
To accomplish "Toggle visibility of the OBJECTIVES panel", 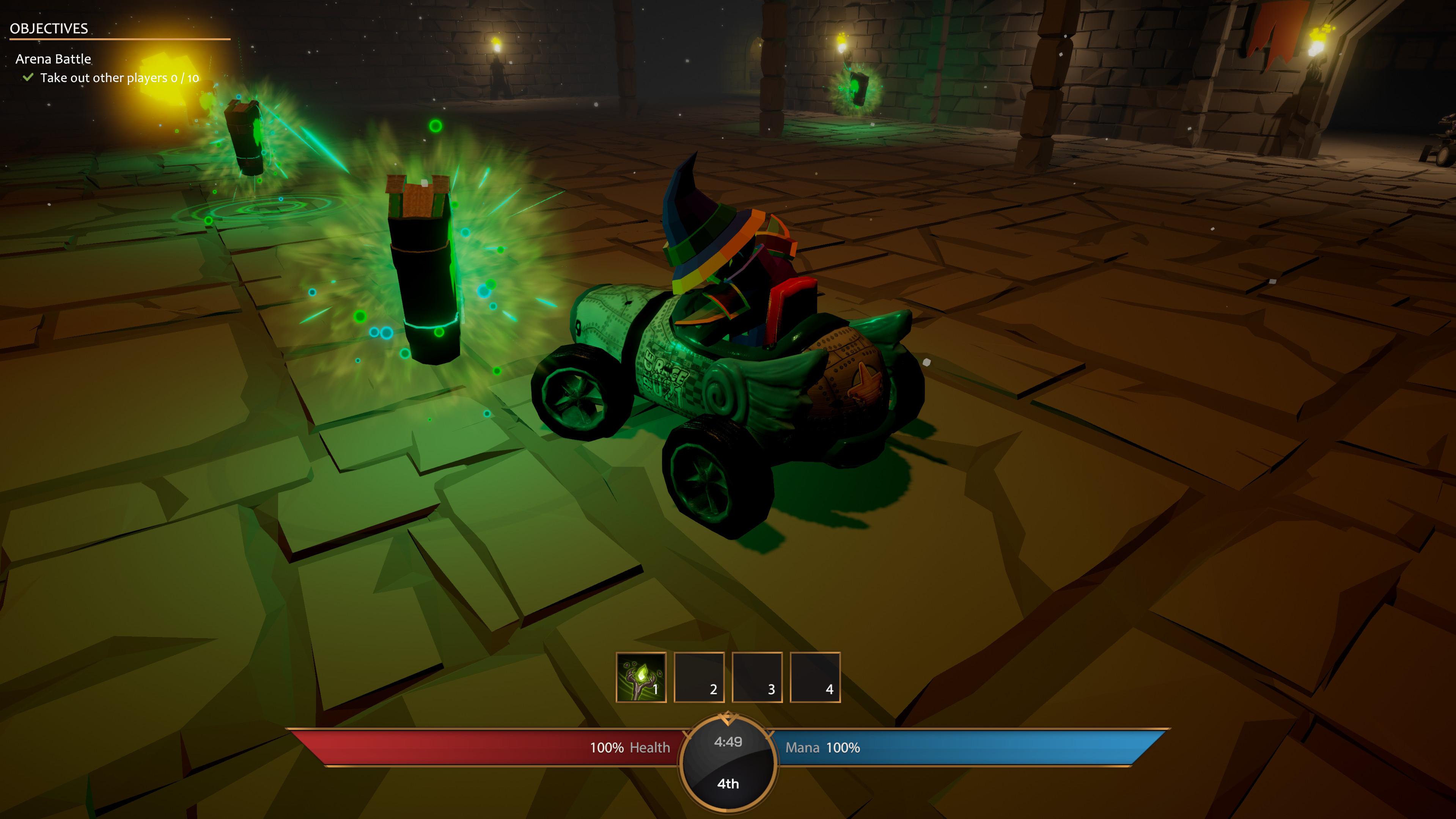I will pyautogui.click(x=50, y=27).
